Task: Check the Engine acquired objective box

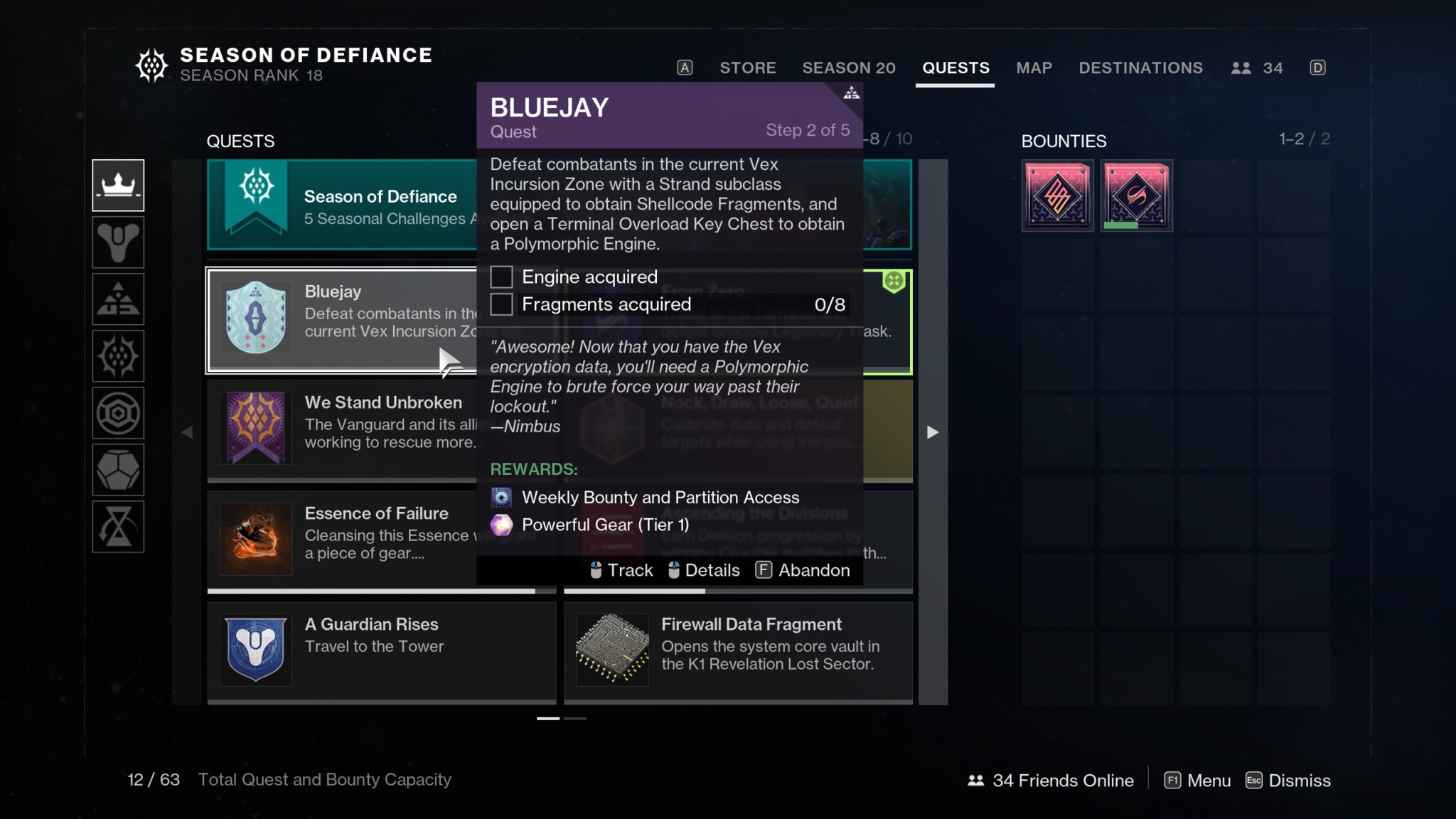Action: (502, 277)
